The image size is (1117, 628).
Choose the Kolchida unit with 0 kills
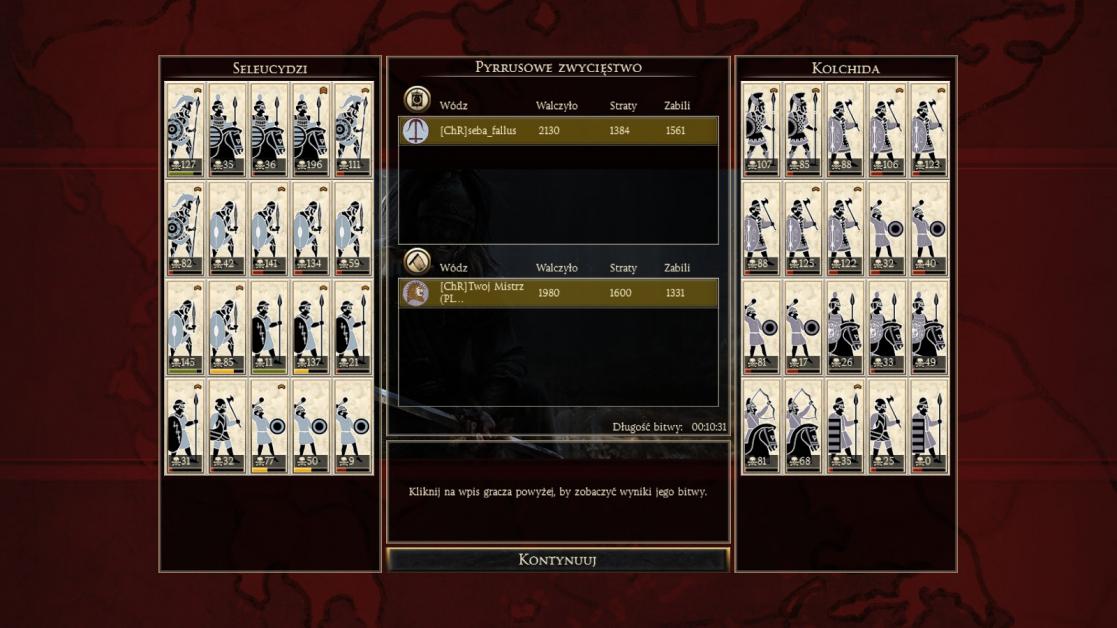tap(929, 425)
